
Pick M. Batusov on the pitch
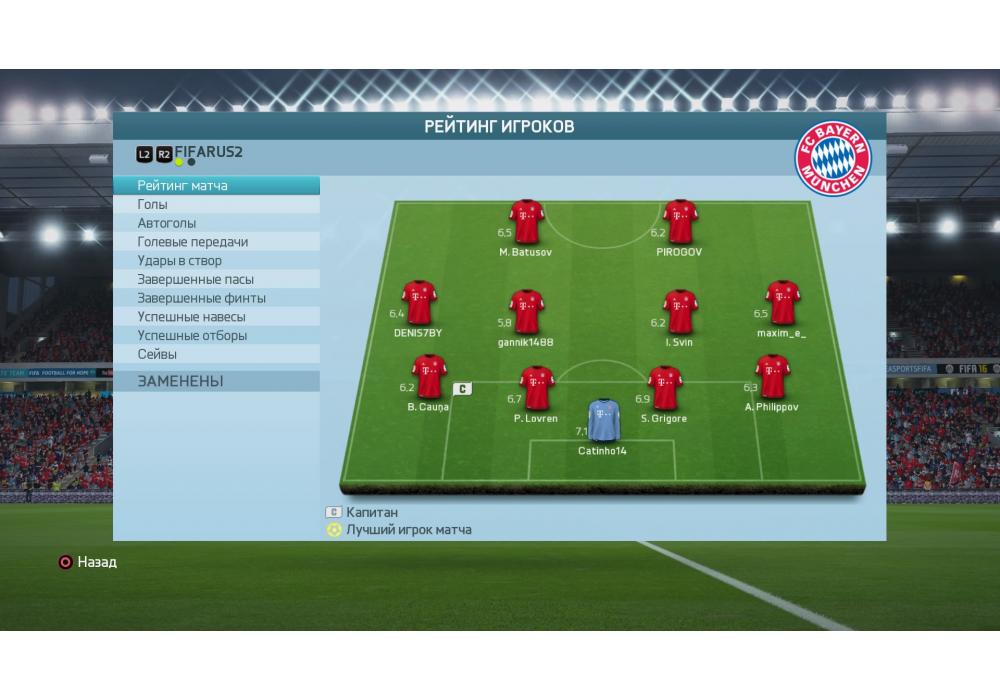526,222
